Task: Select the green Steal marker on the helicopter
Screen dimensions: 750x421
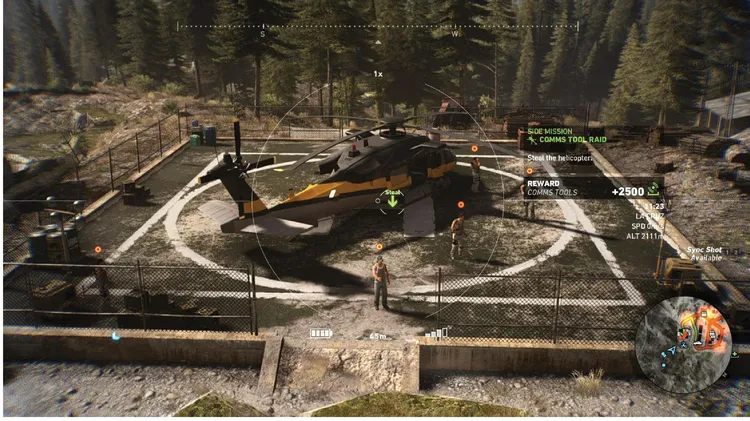Action: [x=392, y=199]
